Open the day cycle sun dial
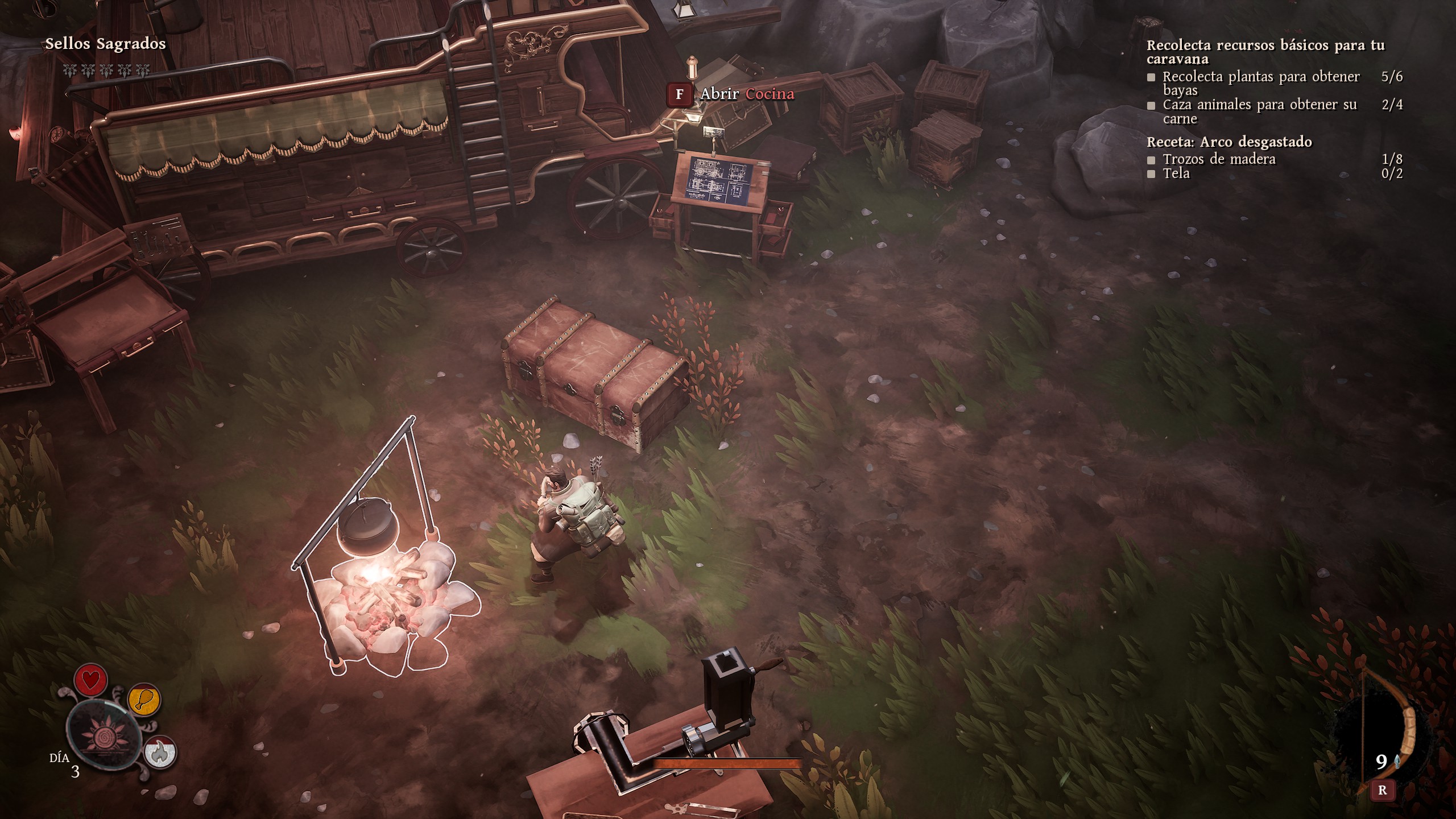Screen dimensions: 1456x819 (104, 735)
